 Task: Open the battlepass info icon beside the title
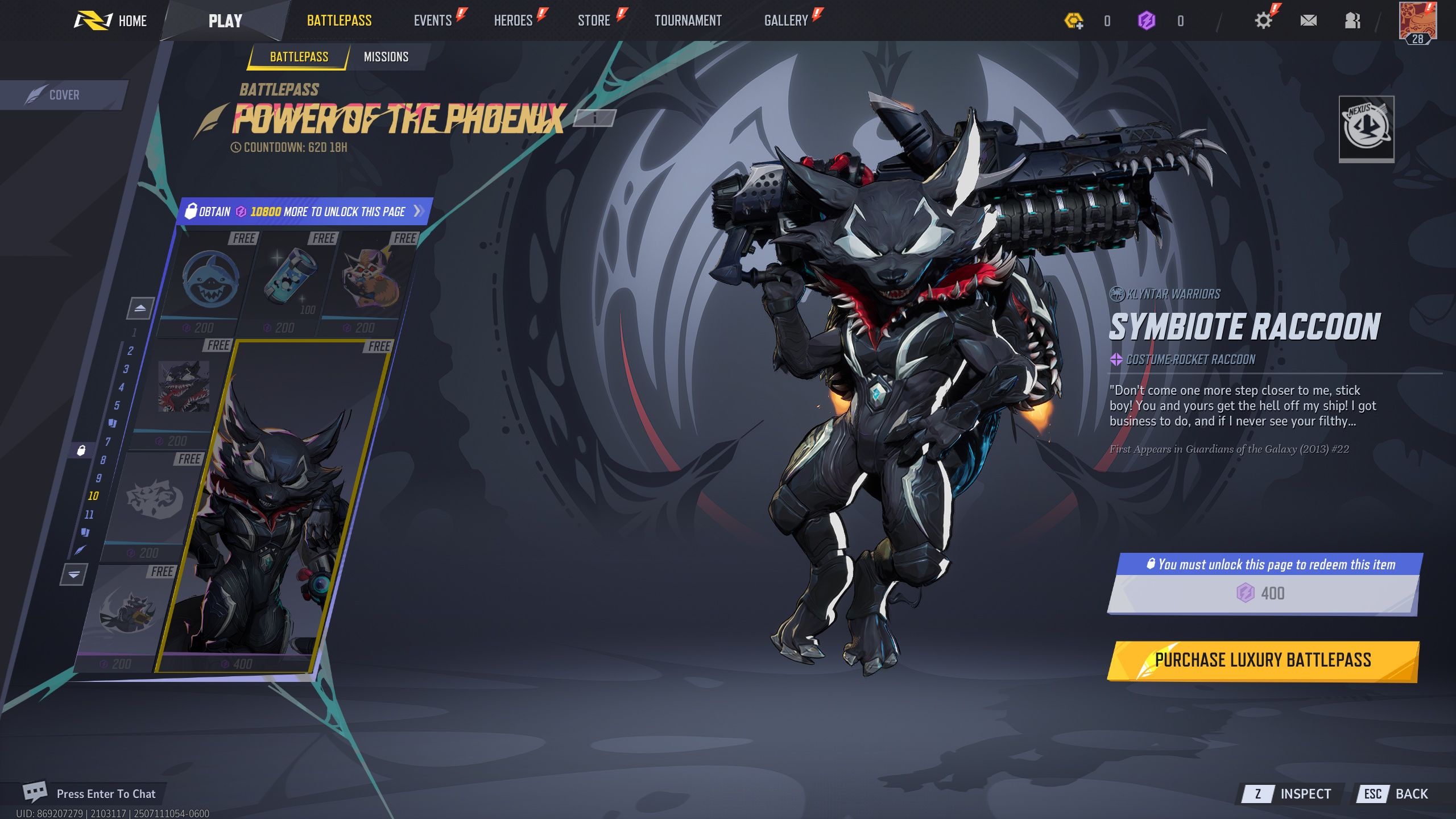coord(594,118)
